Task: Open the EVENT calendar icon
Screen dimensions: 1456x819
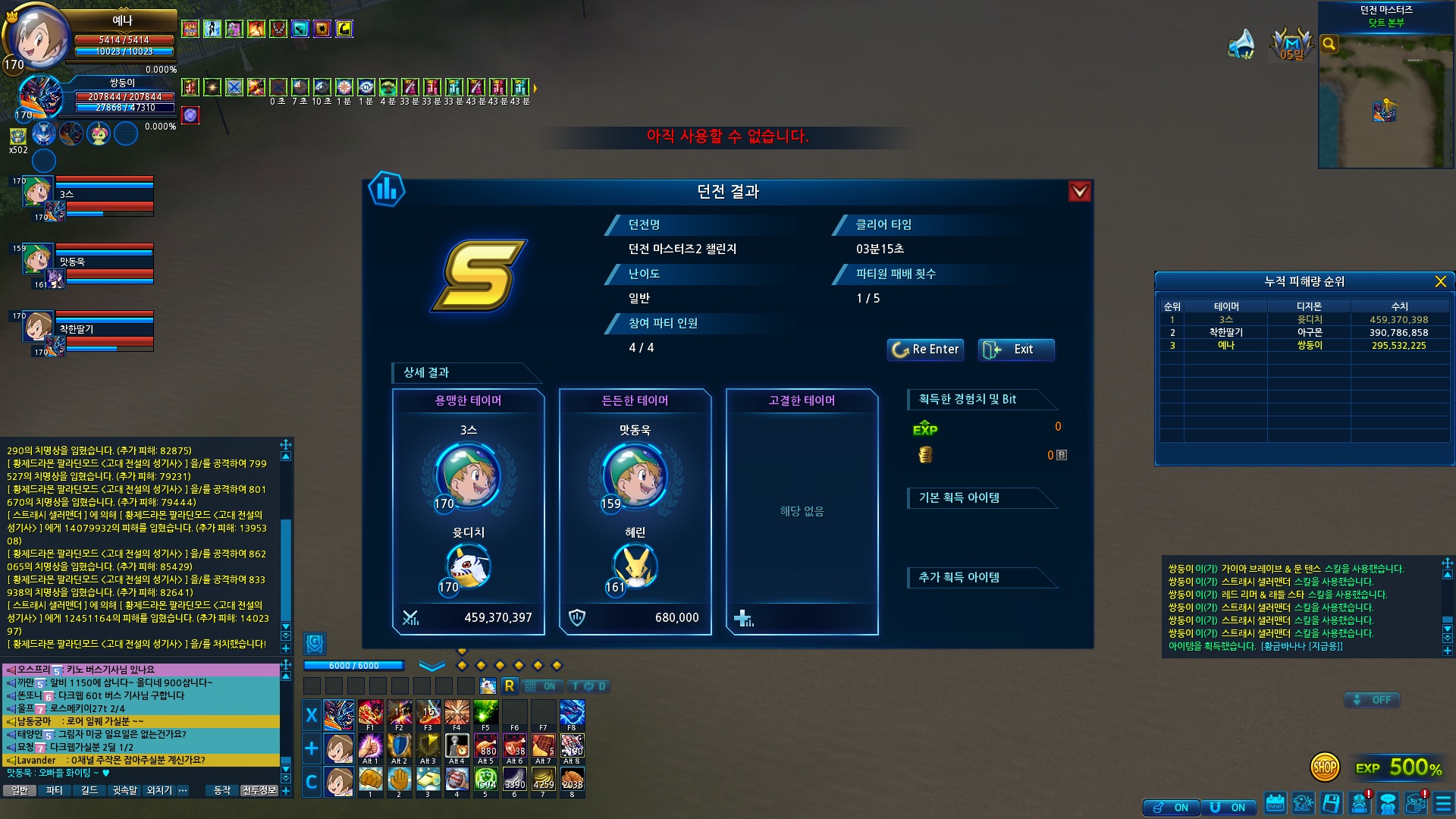Action: click(x=1275, y=804)
